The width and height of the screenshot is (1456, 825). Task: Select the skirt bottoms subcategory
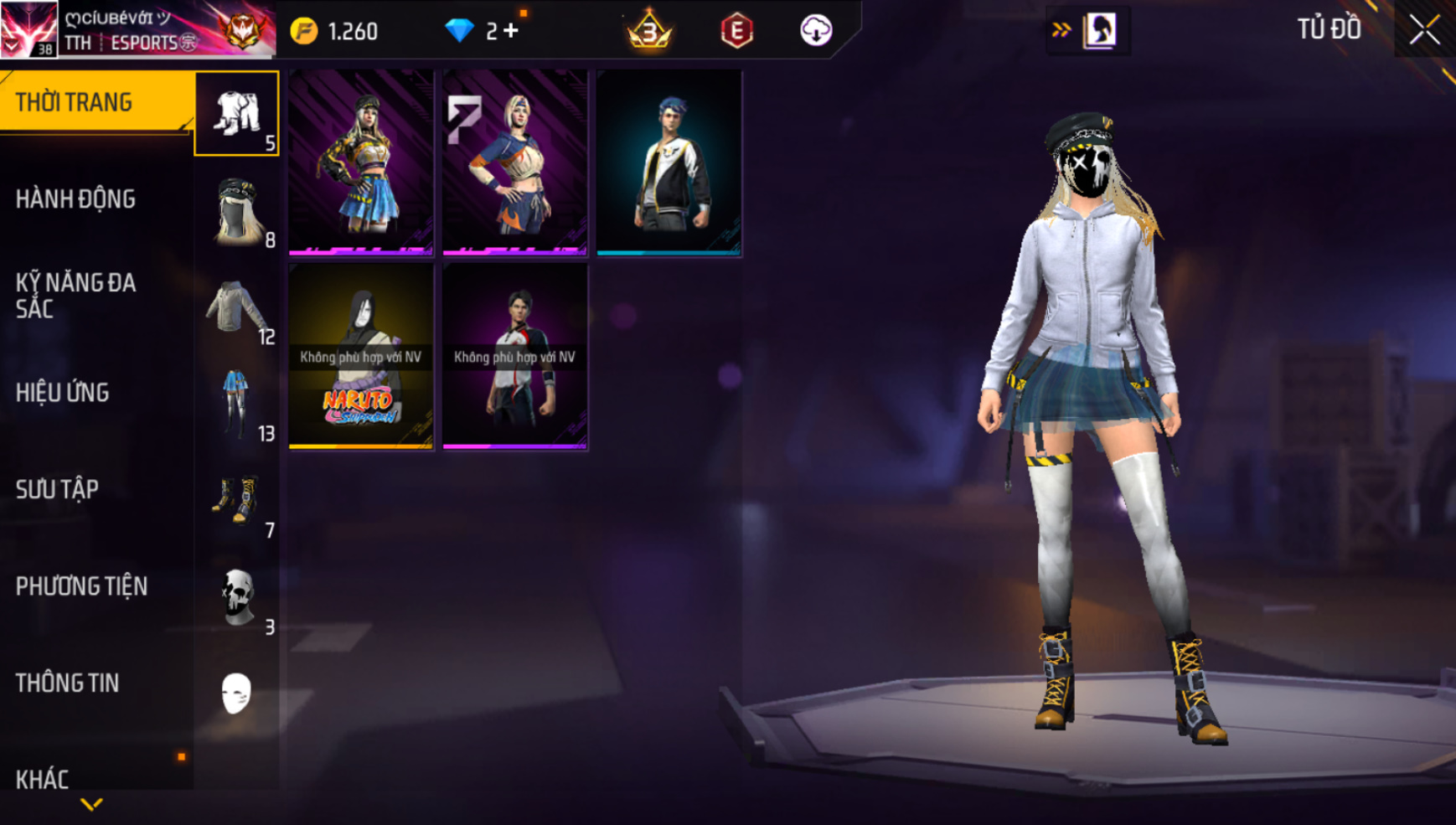(237, 405)
